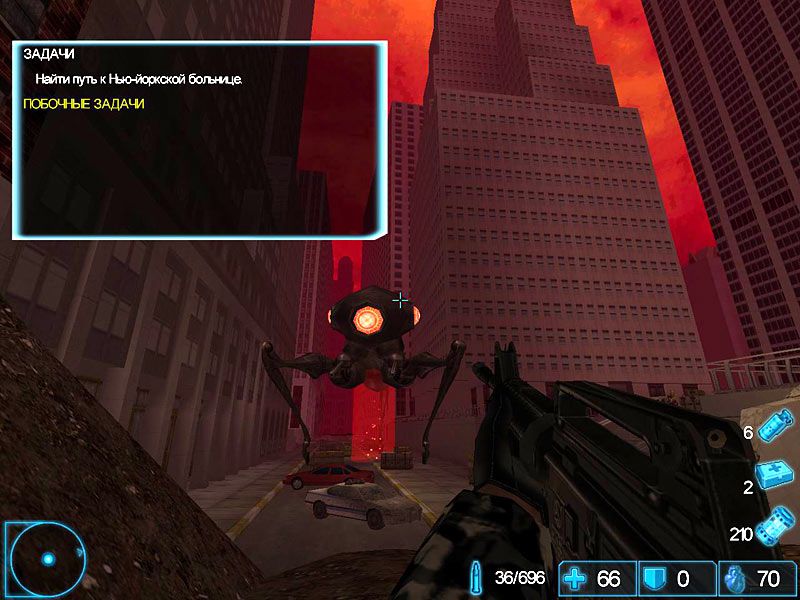Viewport: 800px width, 600px height.
Task: Select the ПОБОЧНЫЕ ЗАДАЧИ side objectives heading
Action: (x=84, y=103)
